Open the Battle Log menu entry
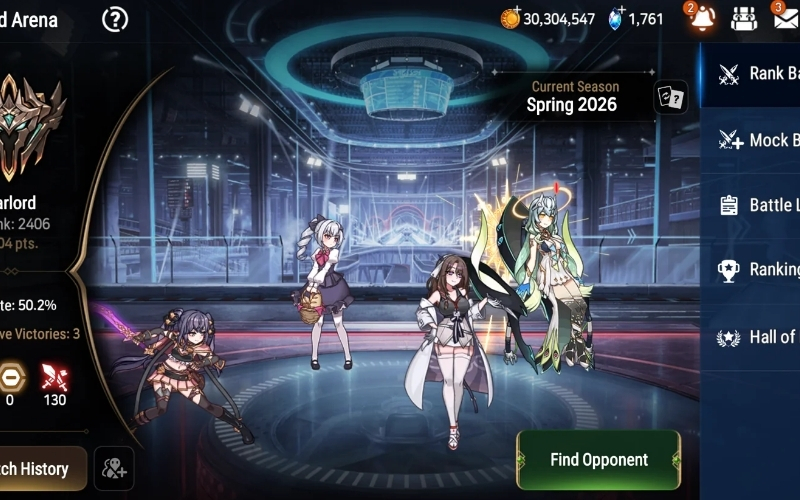The height and width of the screenshot is (500, 800). [x=760, y=205]
